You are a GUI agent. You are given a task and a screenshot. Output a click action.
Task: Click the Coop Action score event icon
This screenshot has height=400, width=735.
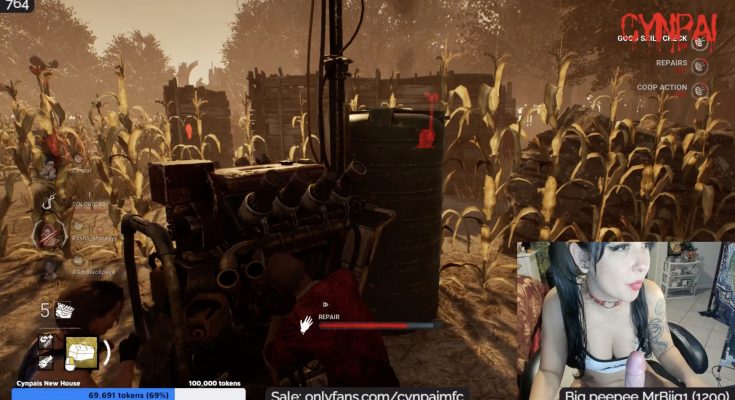coord(701,90)
